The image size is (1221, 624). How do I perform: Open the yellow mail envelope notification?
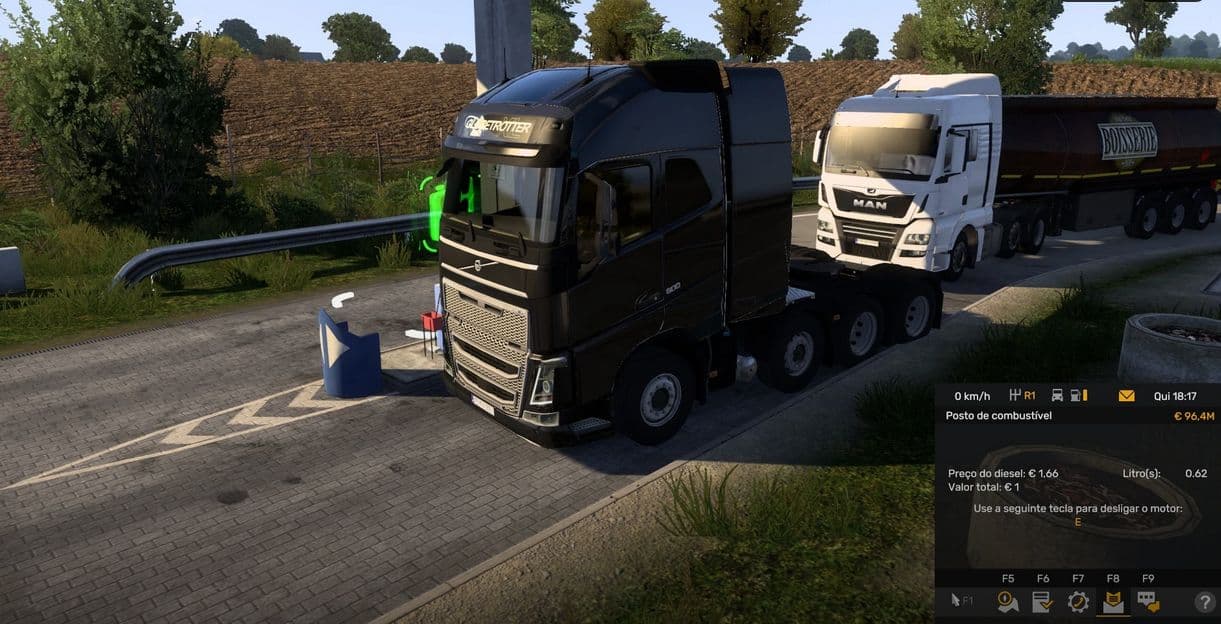1126,396
